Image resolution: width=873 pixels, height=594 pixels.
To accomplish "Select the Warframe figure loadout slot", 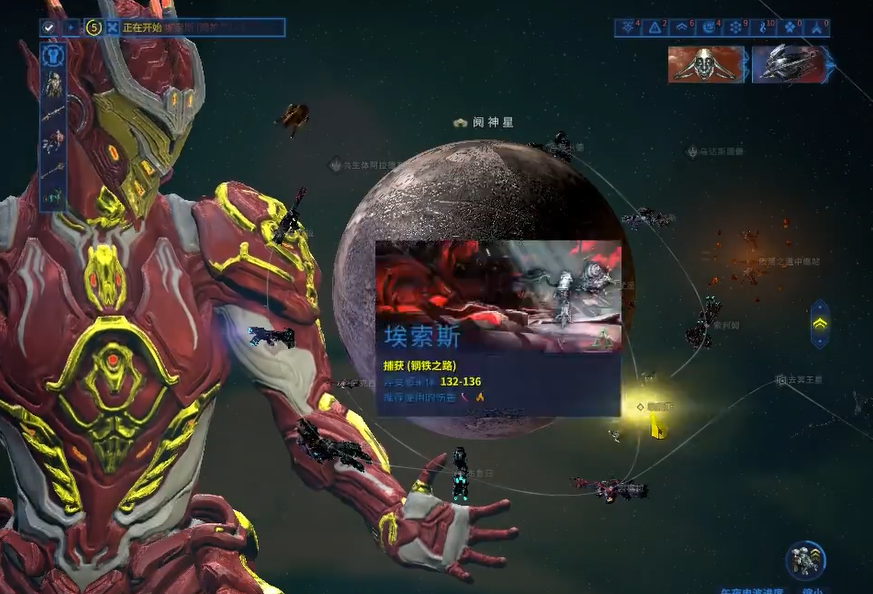I will pyautogui.click(x=53, y=85).
